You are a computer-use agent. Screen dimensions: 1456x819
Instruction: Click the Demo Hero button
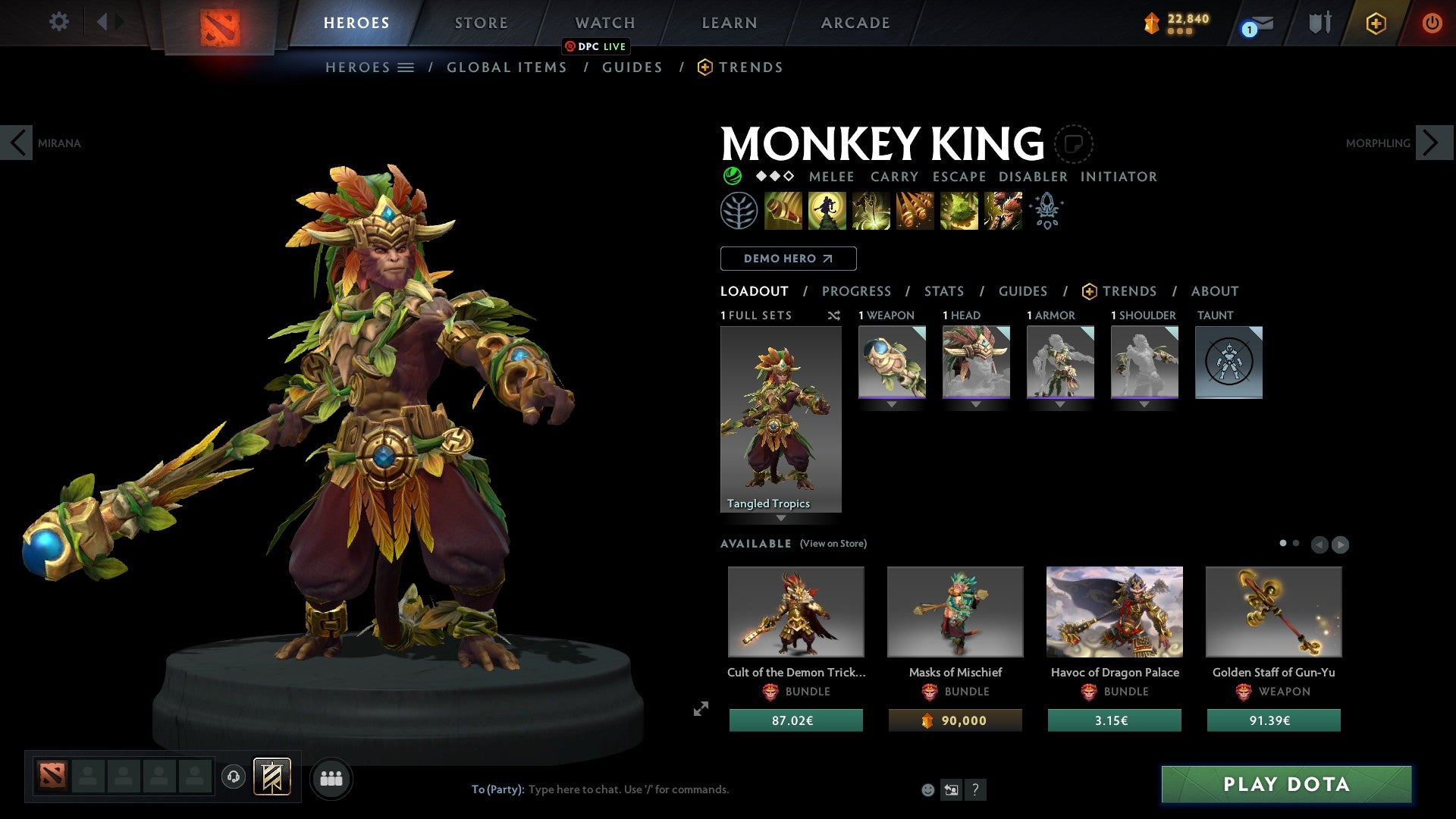click(x=787, y=258)
